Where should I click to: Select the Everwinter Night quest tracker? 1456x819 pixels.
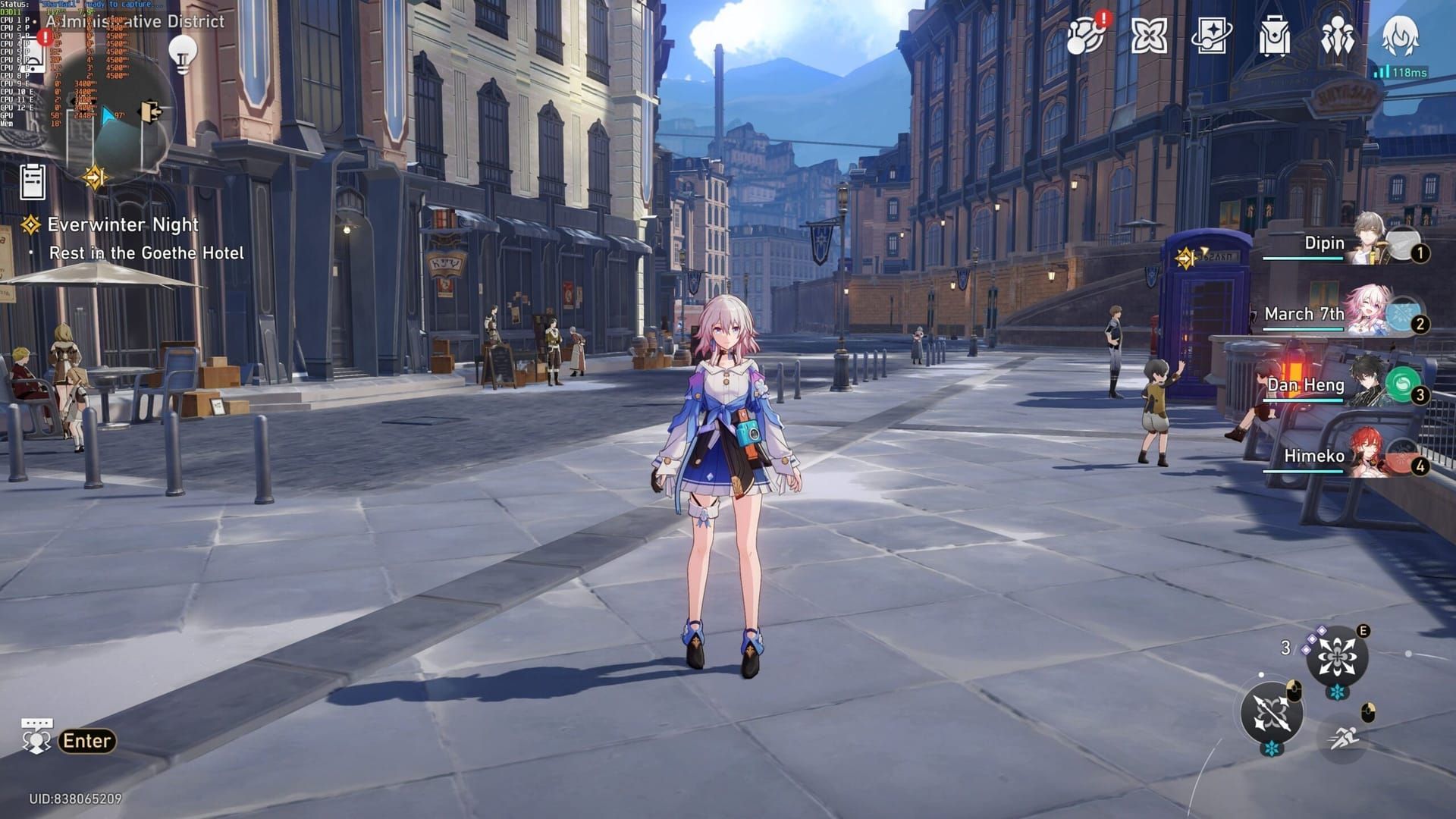tap(123, 225)
